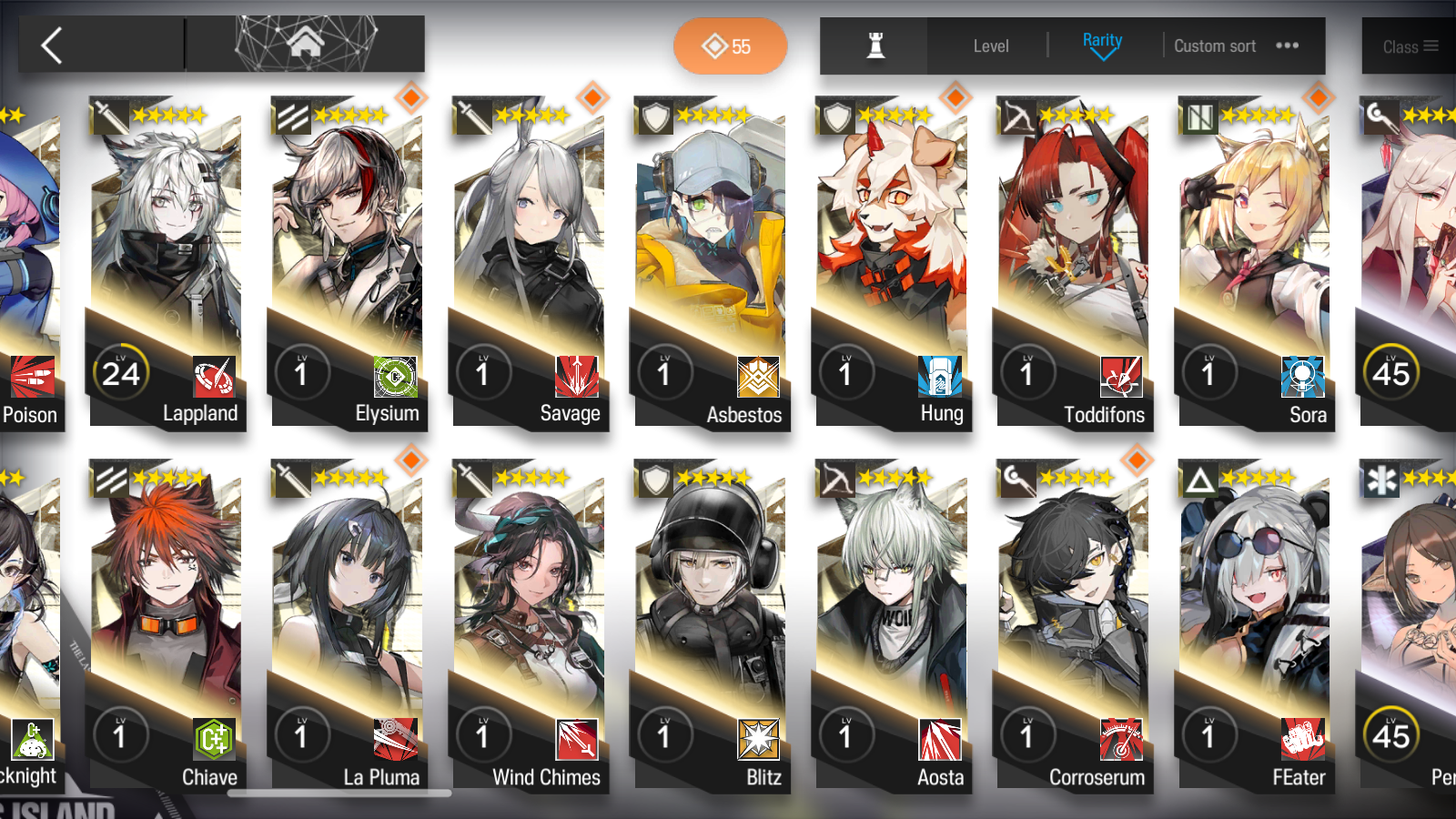
Task: Open the Custom sort options
Action: (x=1215, y=45)
